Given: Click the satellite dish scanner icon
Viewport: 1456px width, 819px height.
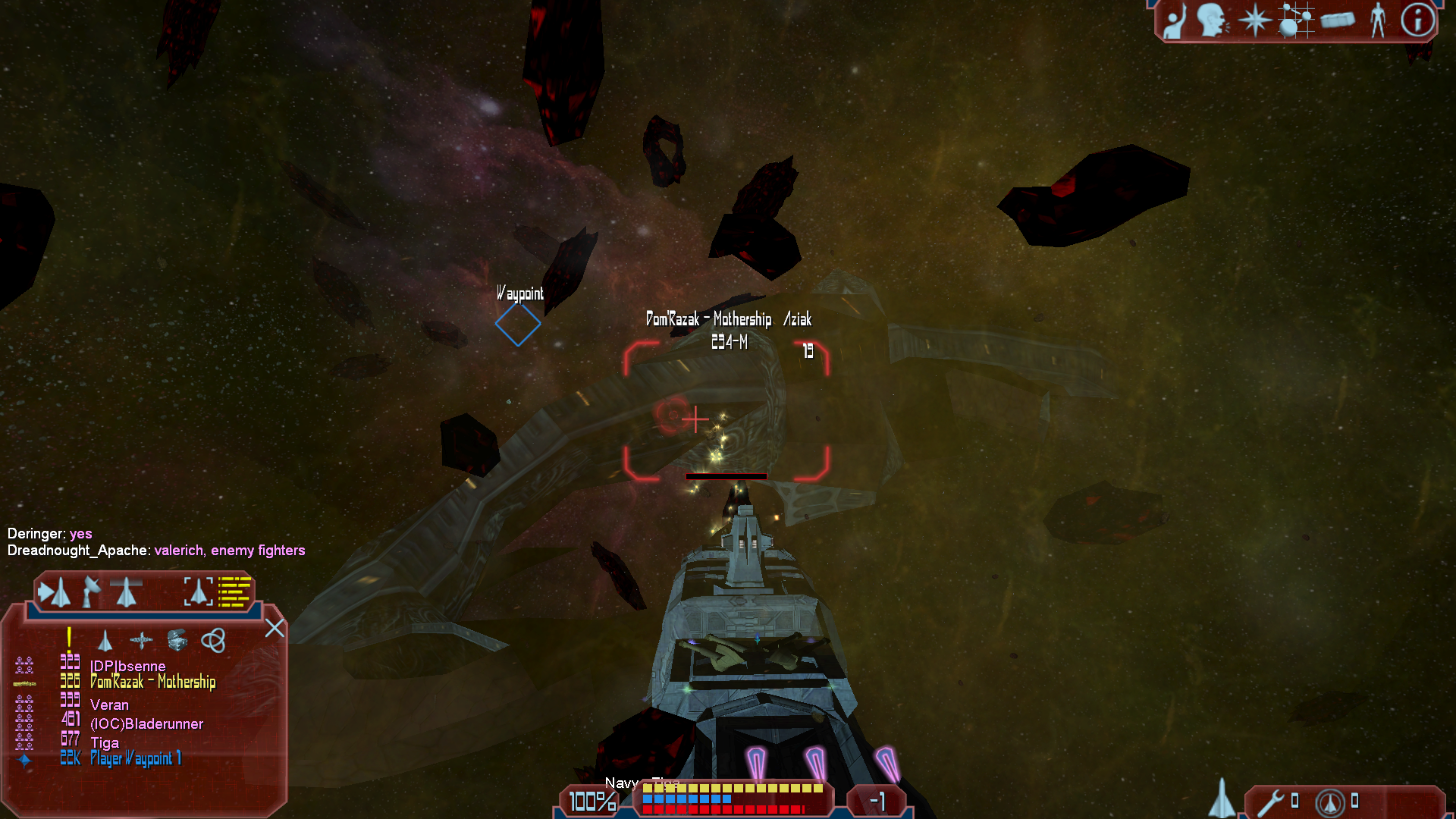Looking at the screenshot, I should click(x=91, y=592).
